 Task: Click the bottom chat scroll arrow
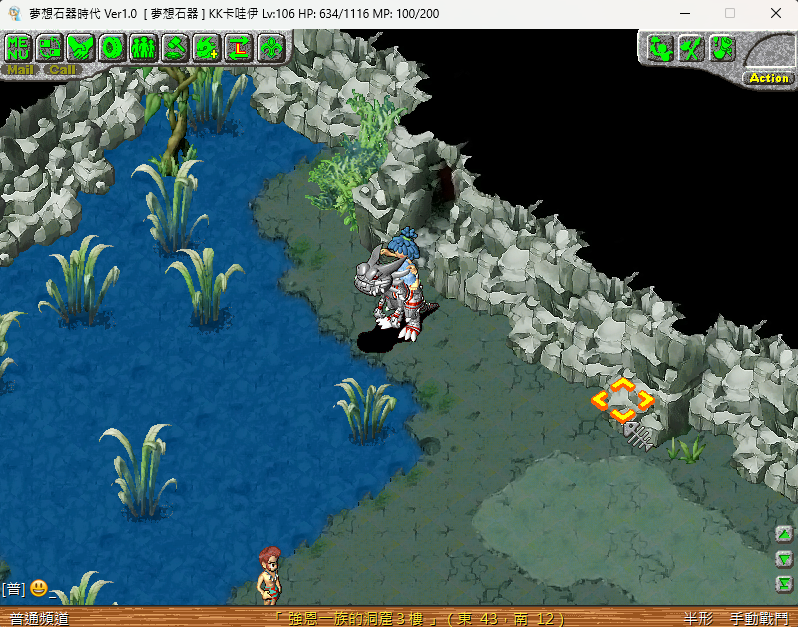pos(785,582)
